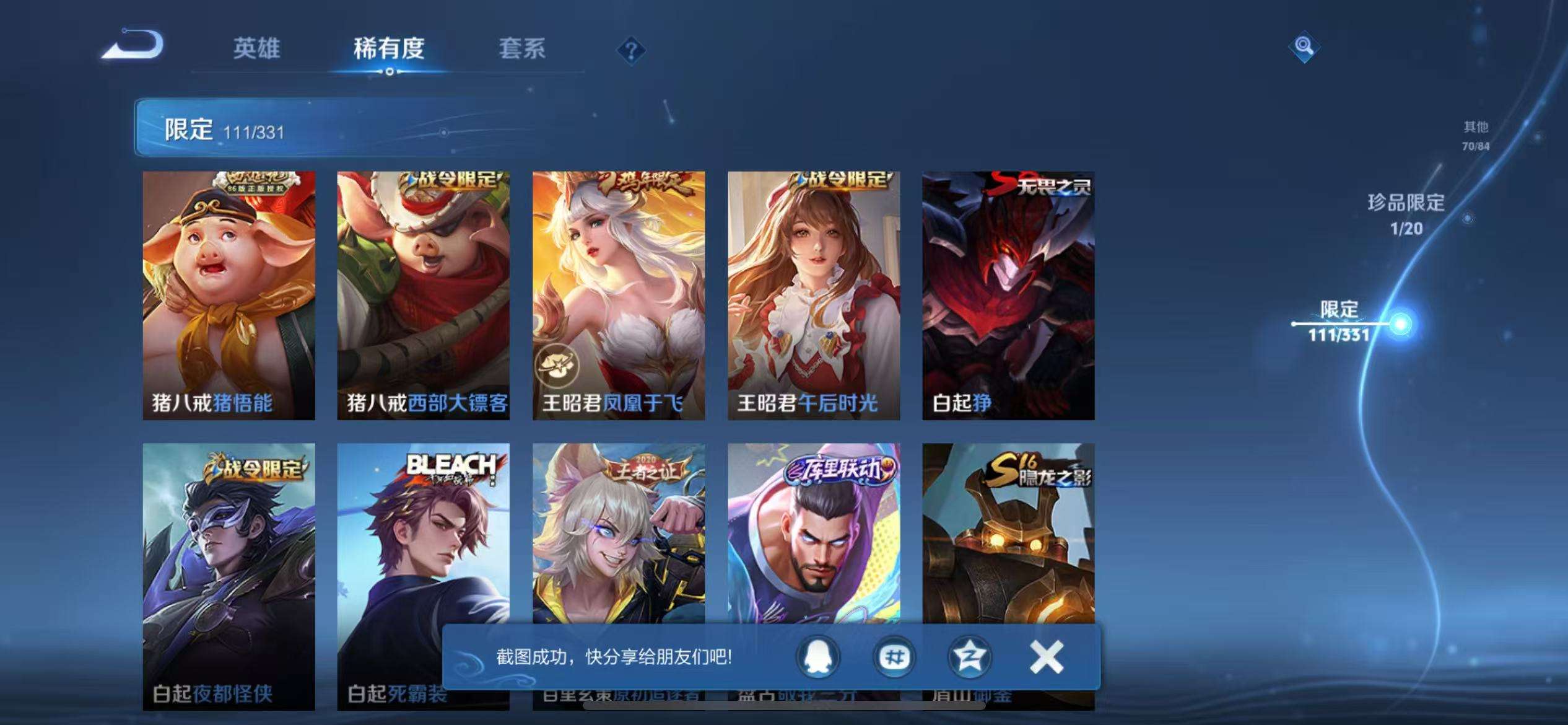1568x725 pixels.
Task: Share the screenshot via QQ icon
Action: coord(819,657)
